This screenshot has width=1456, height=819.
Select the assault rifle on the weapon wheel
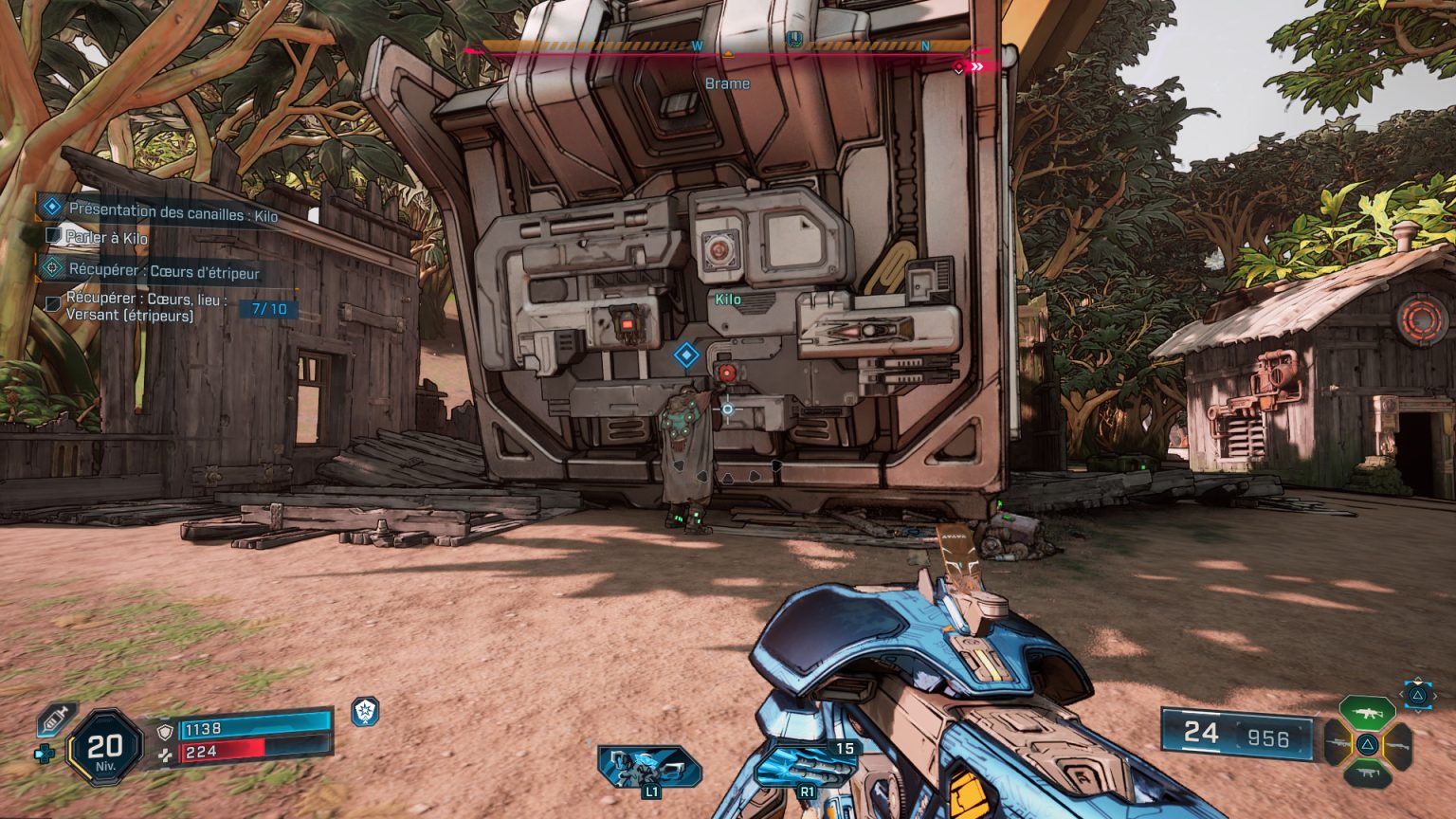point(1366,712)
